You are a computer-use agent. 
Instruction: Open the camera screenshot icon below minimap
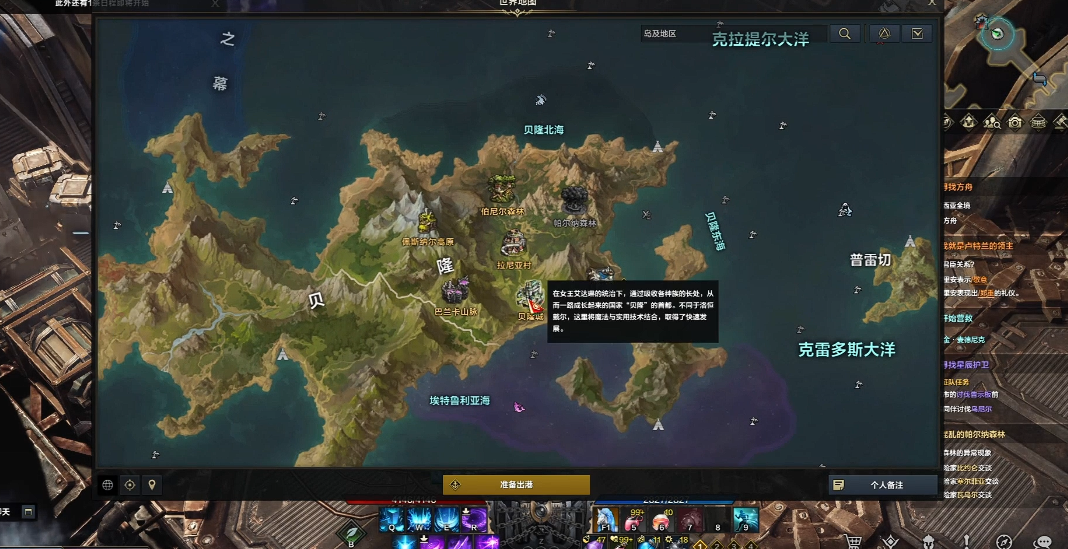click(1015, 122)
